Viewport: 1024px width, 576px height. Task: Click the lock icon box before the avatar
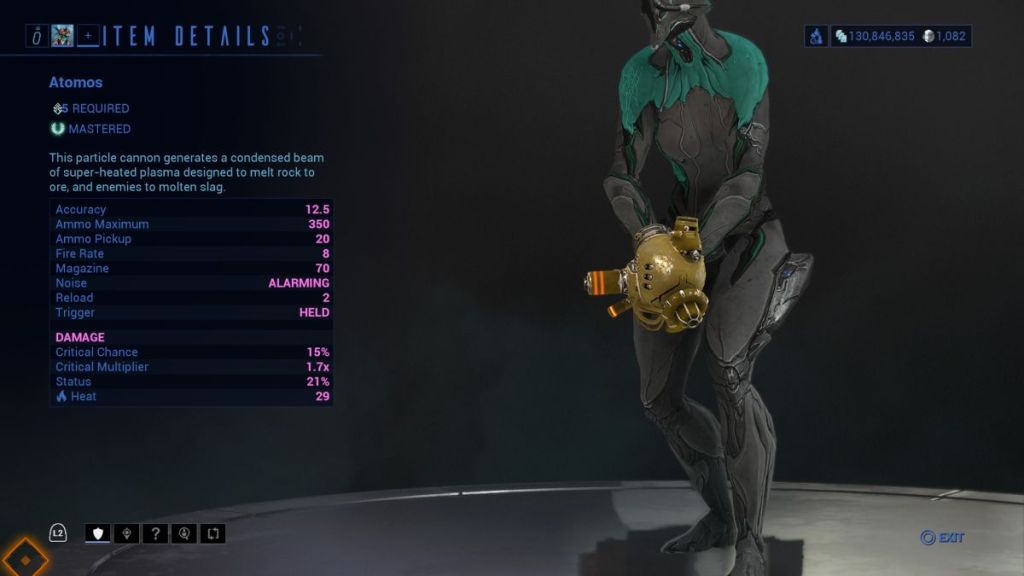click(37, 37)
